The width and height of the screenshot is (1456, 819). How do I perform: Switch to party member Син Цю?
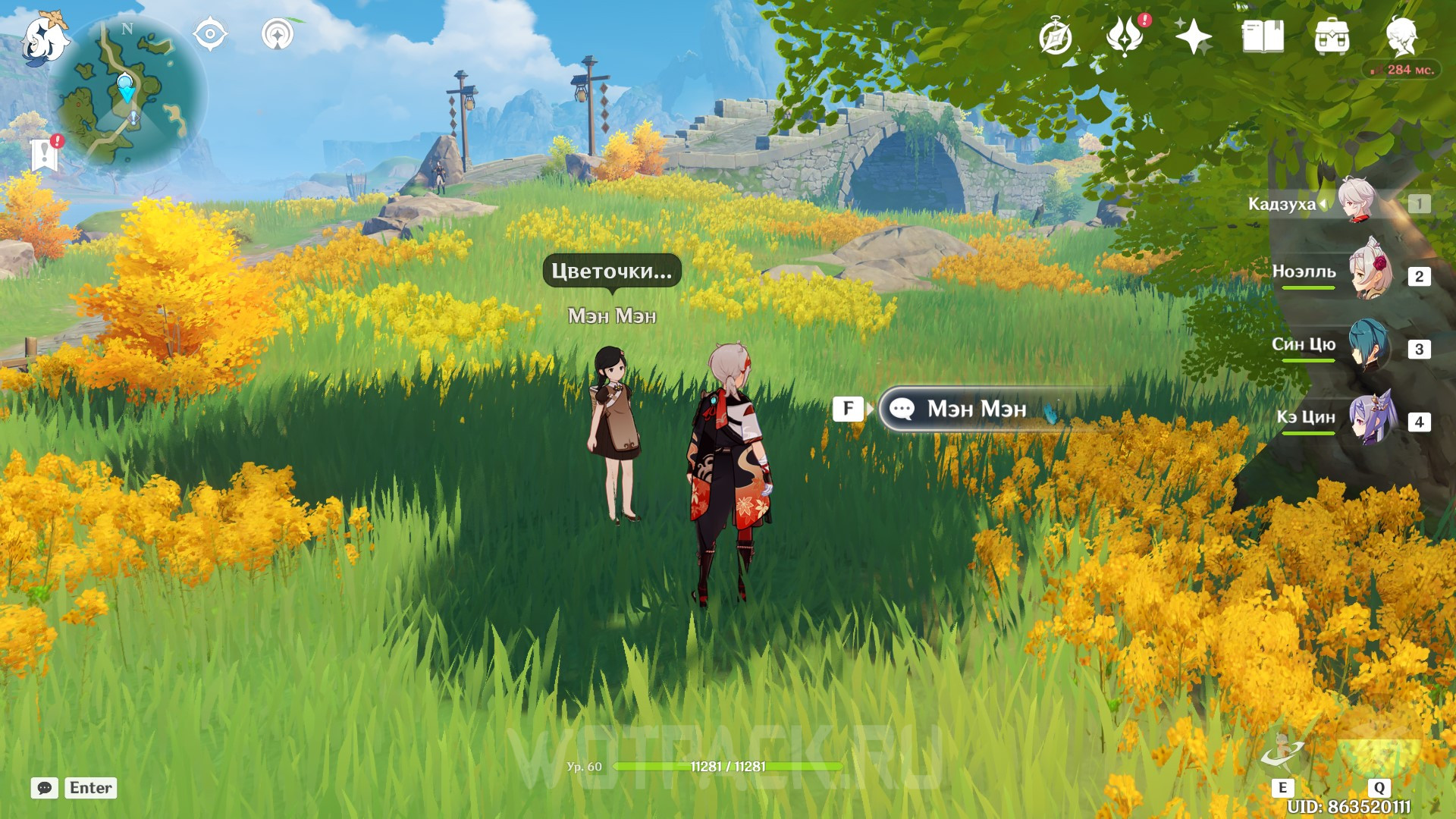pyautogui.click(x=1368, y=346)
